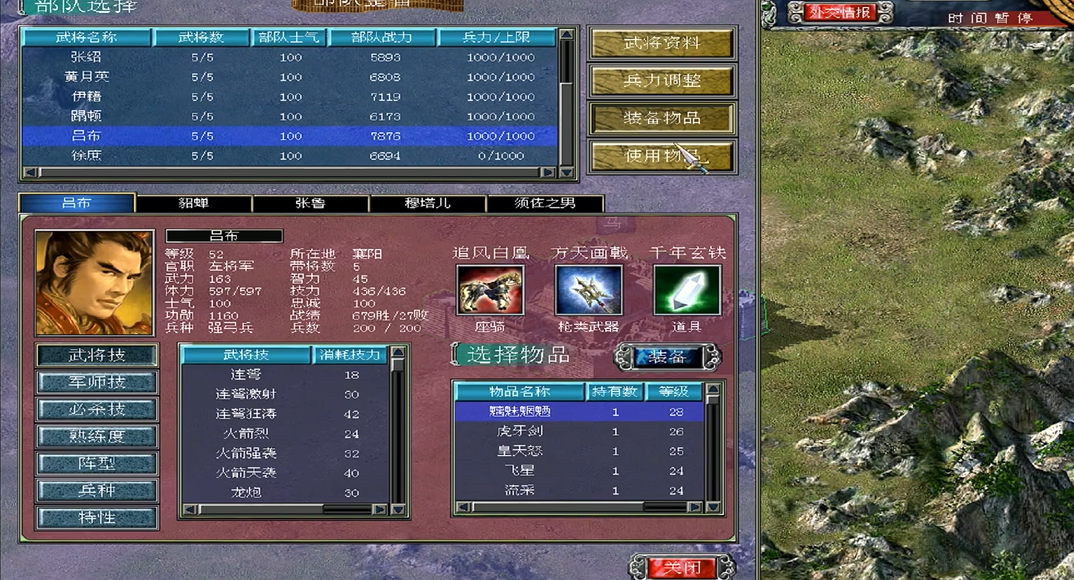Switch to the 须佐之男 general tab
Screen dimensions: 1074x580
point(545,204)
